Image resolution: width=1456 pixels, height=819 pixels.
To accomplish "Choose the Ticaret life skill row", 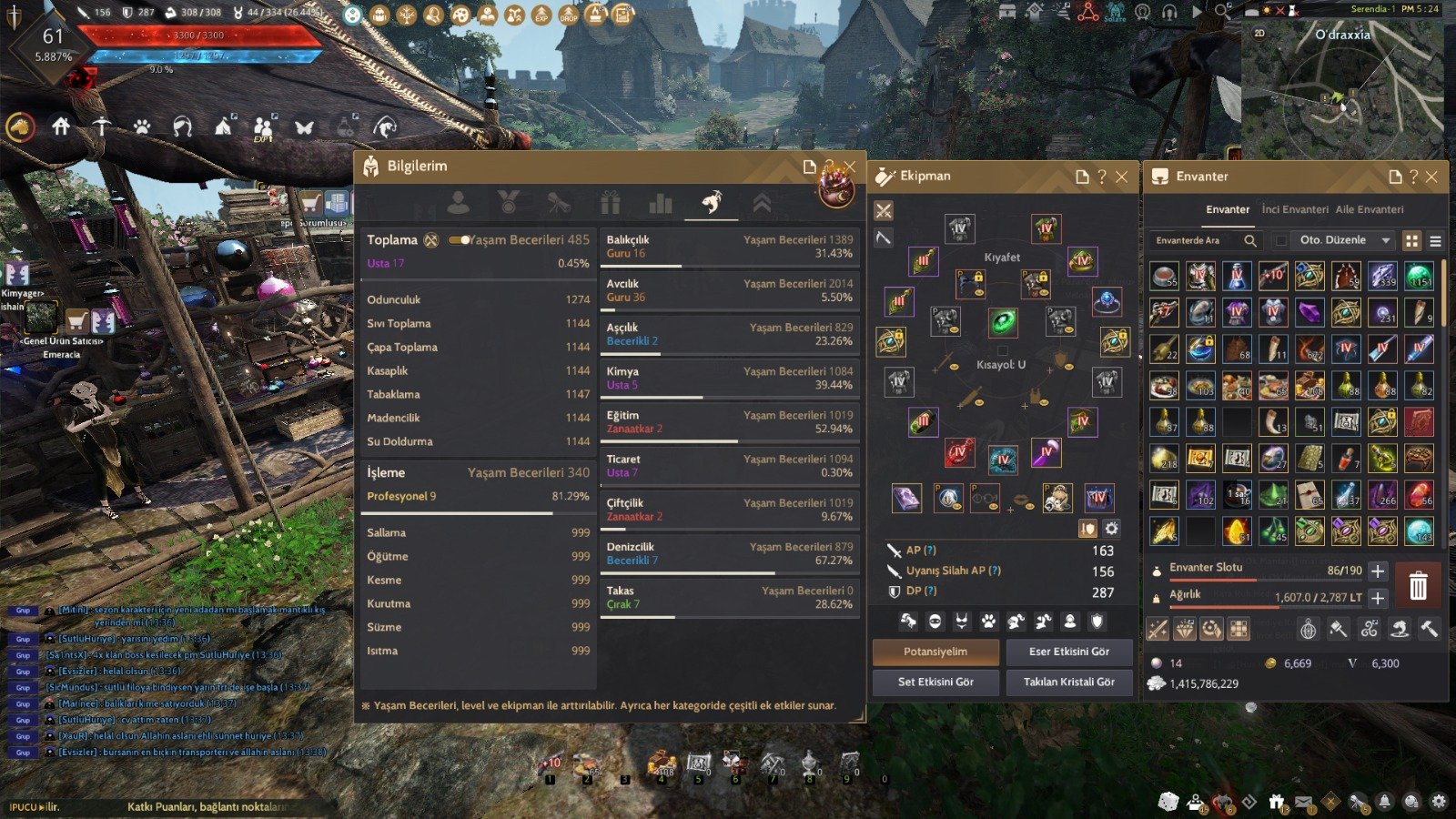I will [x=729, y=466].
